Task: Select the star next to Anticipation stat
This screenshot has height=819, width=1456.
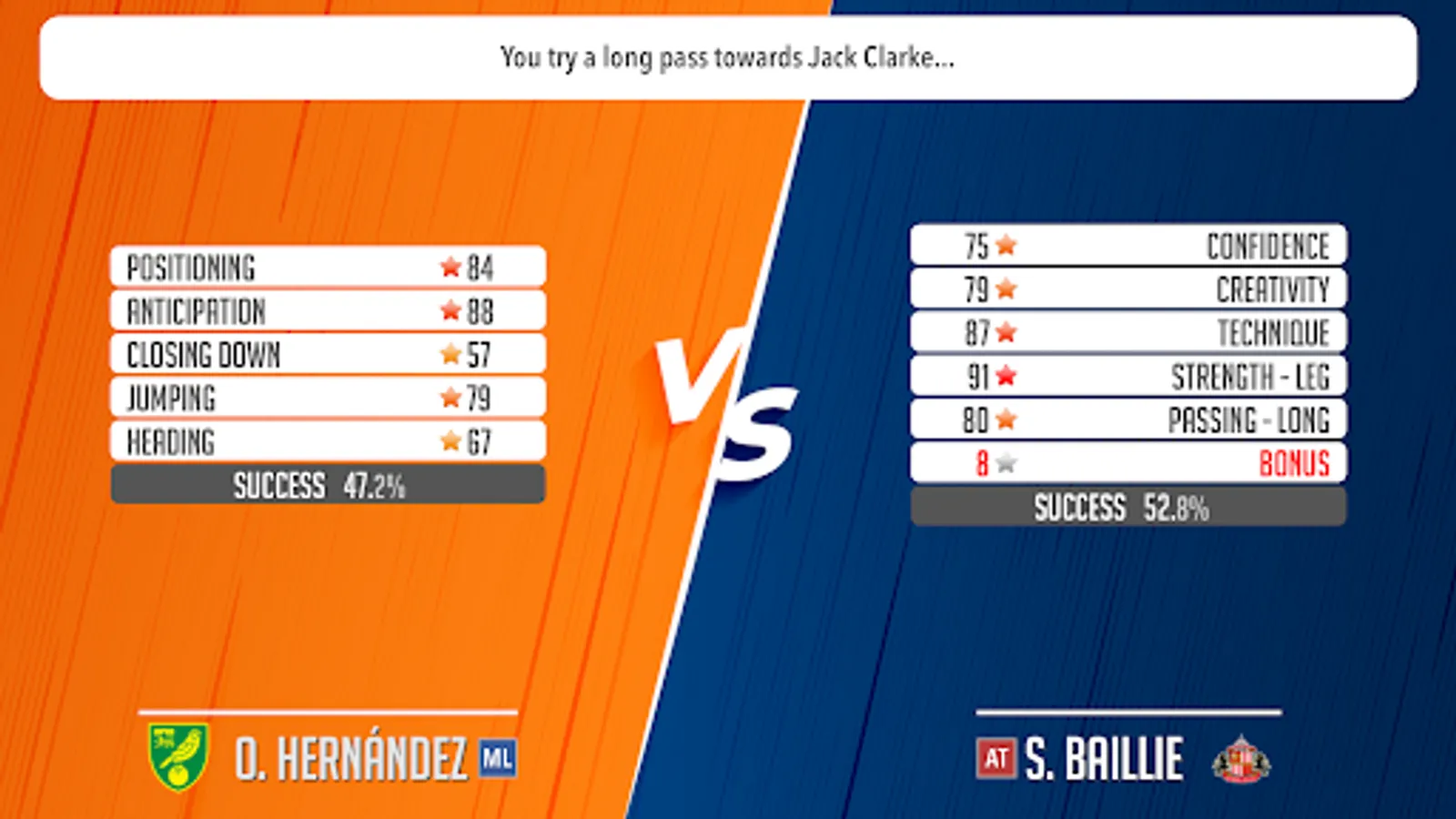Action: click(x=449, y=309)
